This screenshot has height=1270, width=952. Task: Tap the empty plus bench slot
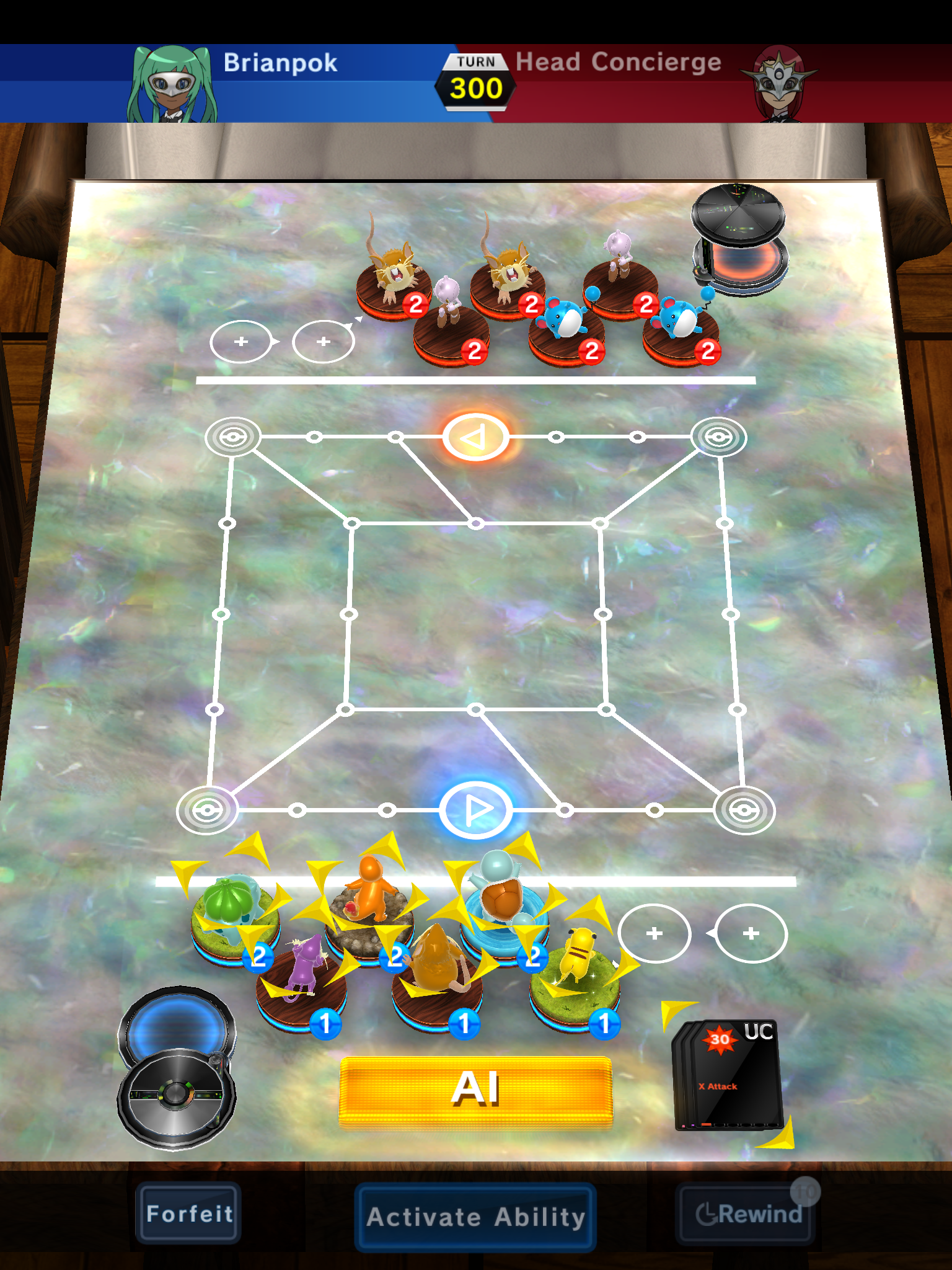click(x=655, y=933)
